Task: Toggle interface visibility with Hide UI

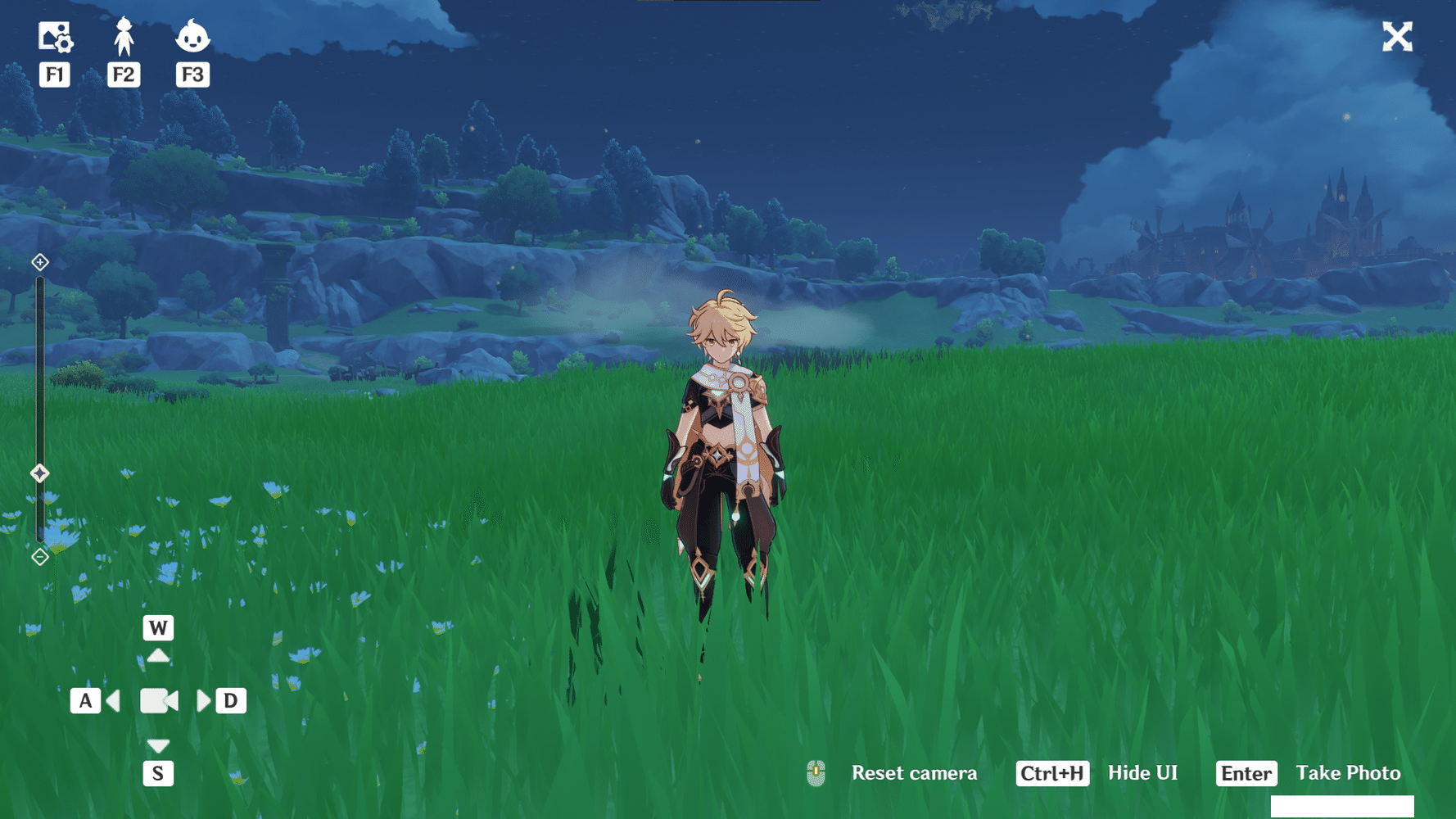Action: [x=1142, y=772]
